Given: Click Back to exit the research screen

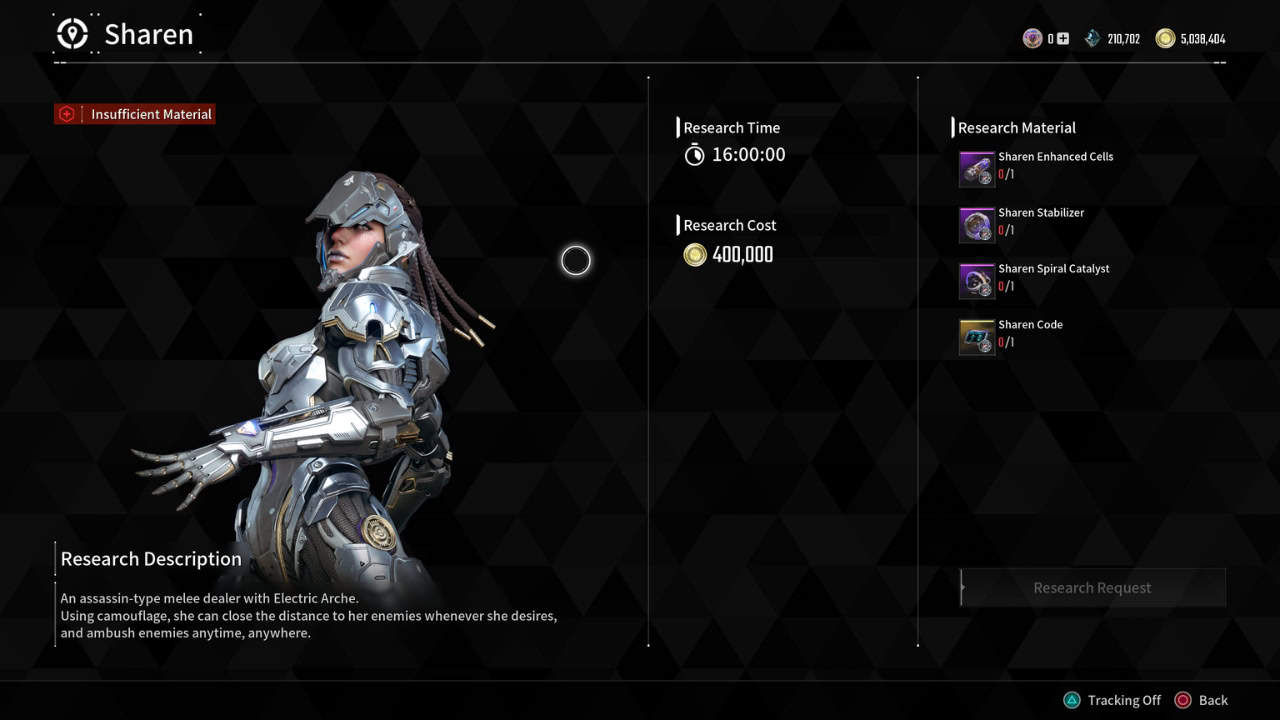Looking at the screenshot, I should [1213, 700].
